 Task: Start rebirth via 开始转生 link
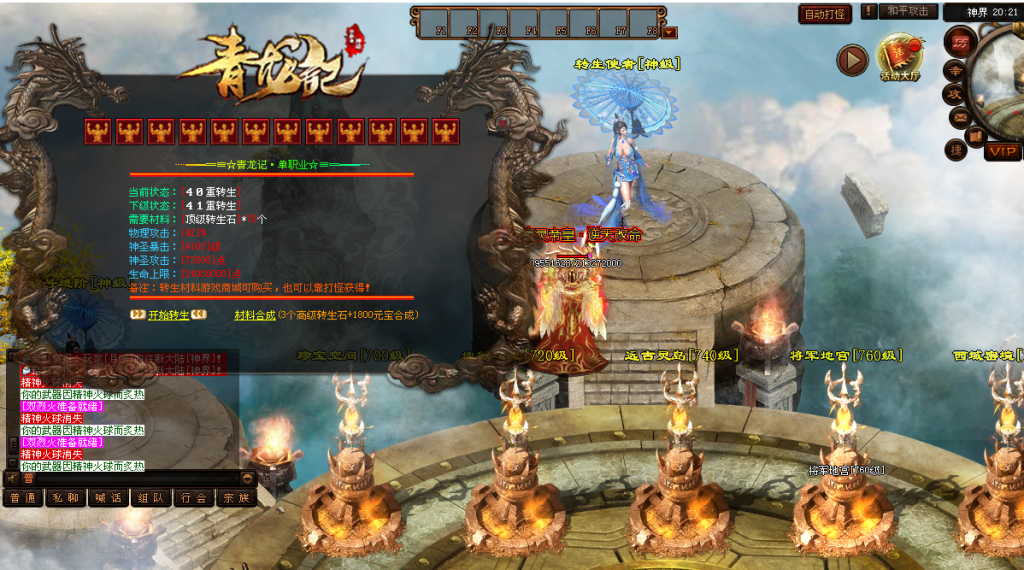(x=168, y=315)
